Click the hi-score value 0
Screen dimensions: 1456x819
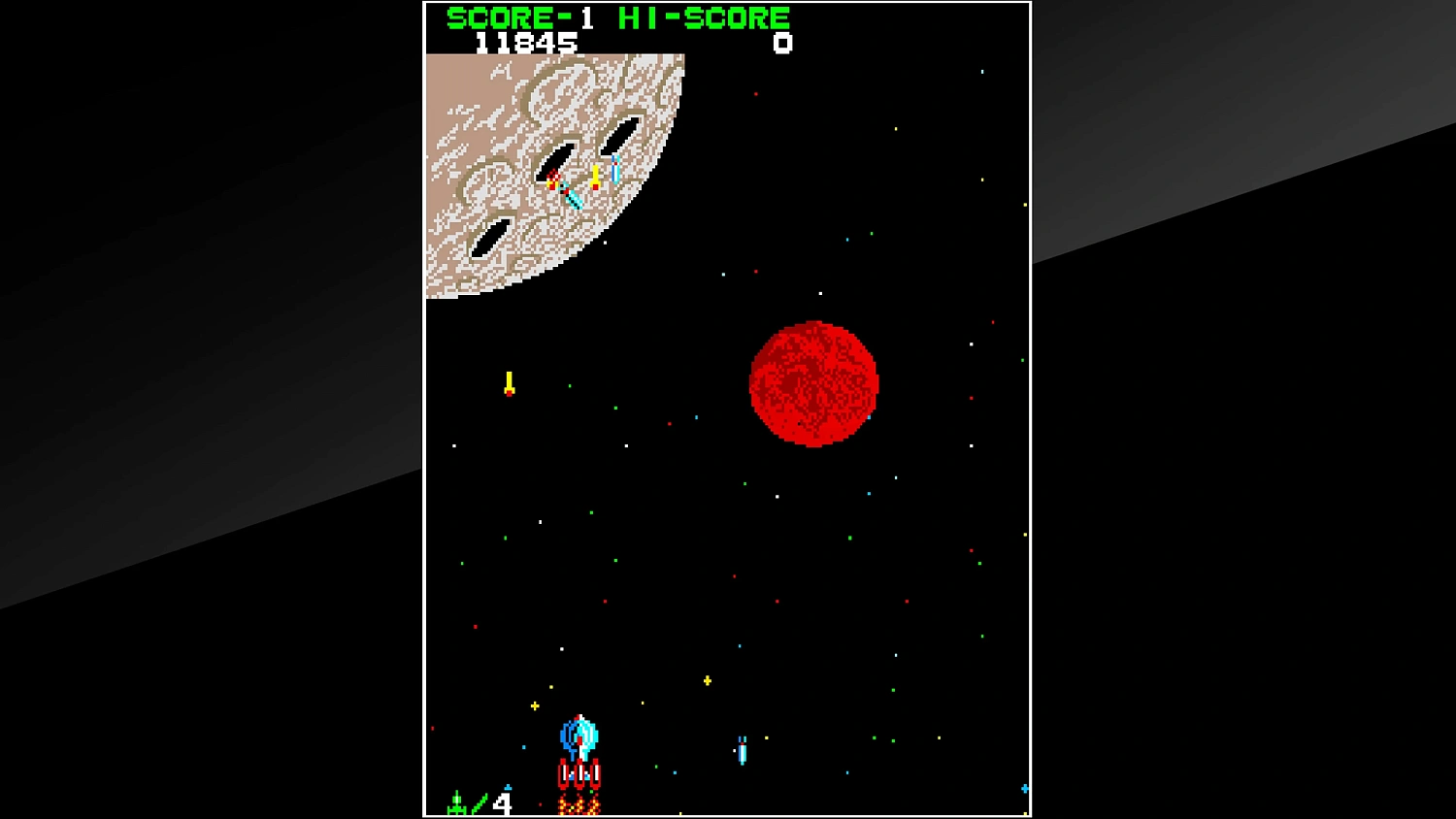(782, 42)
